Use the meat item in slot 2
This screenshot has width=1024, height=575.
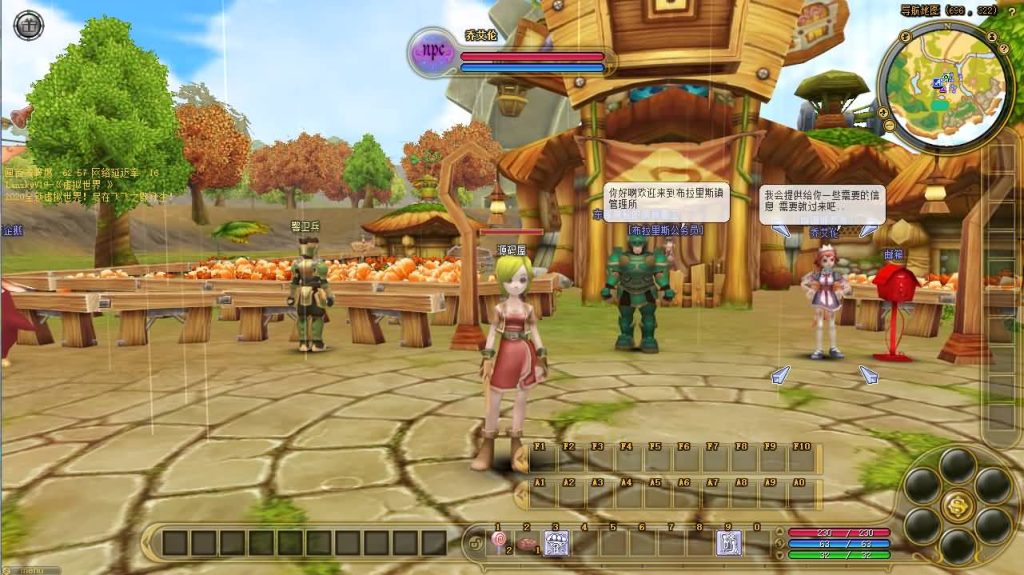click(527, 543)
